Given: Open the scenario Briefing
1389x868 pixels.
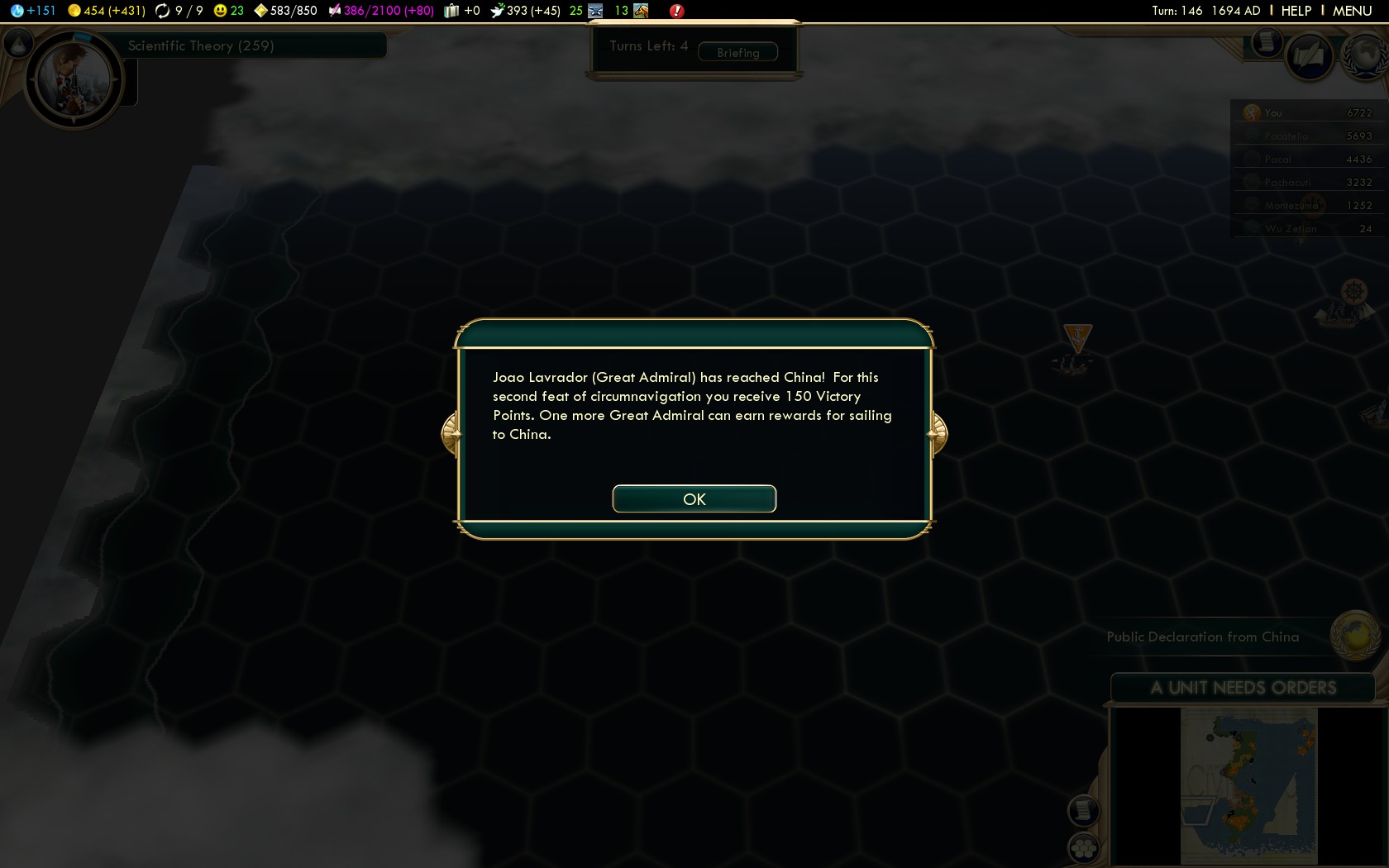Looking at the screenshot, I should tap(737, 52).
